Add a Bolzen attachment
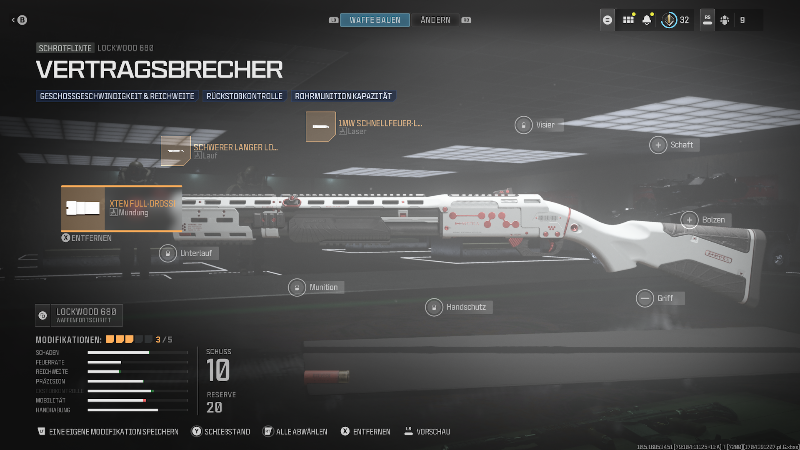800x450 pixels. pyautogui.click(x=689, y=220)
